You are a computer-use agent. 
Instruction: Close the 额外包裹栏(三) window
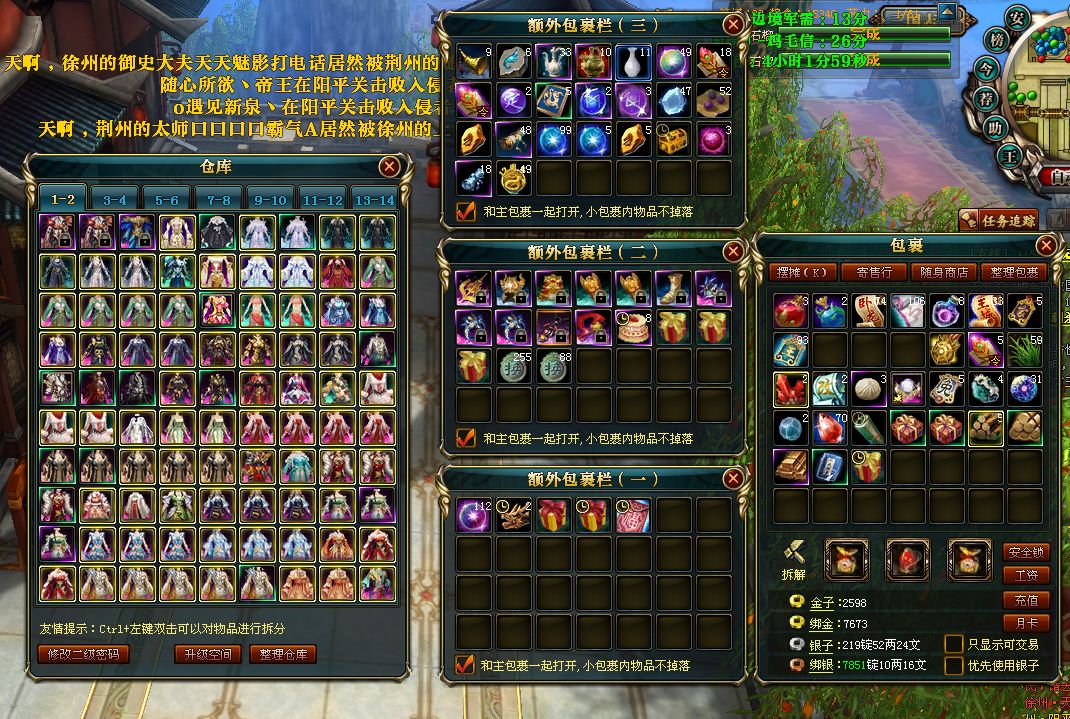click(x=734, y=25)
